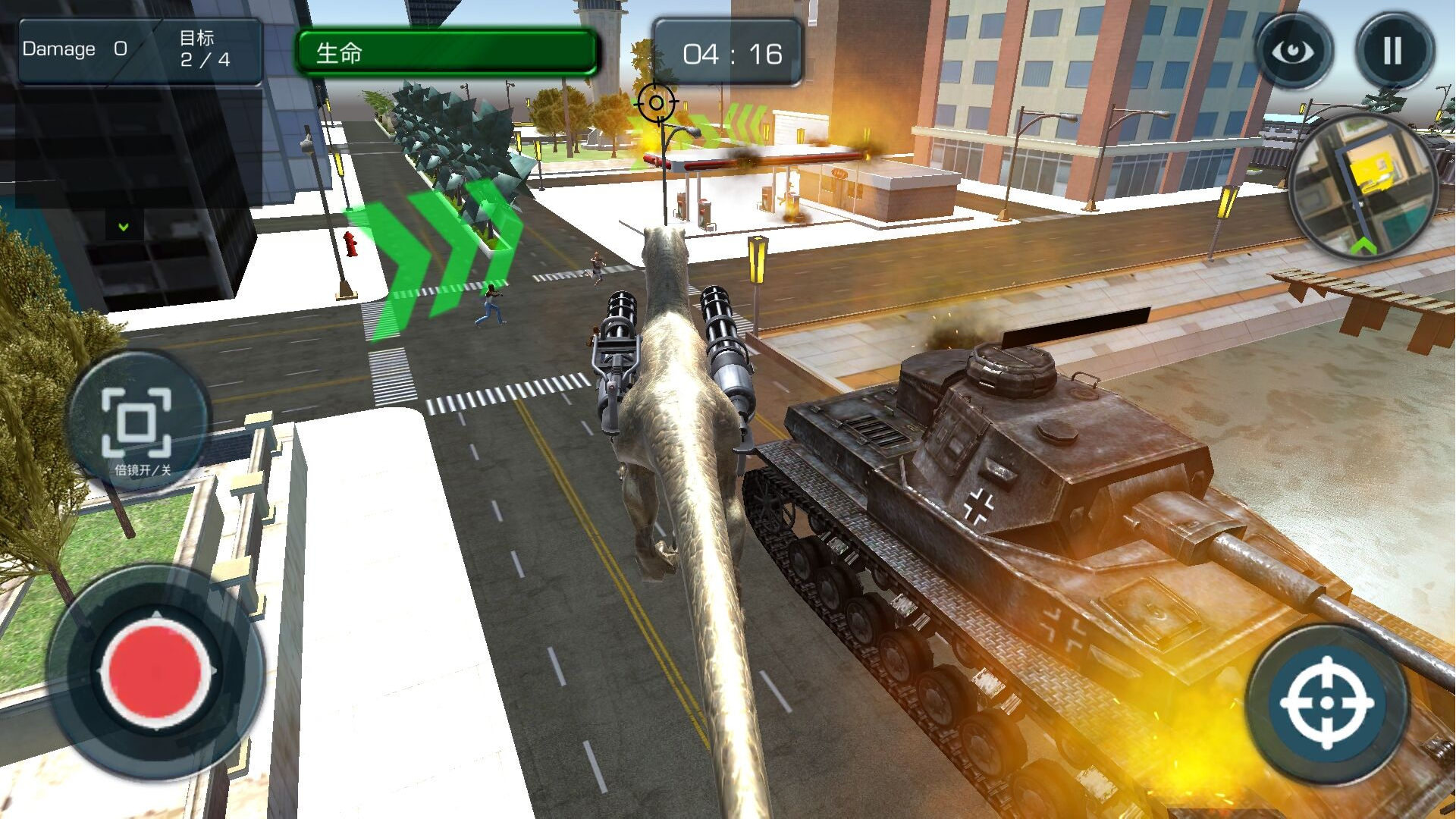
Task: Expand the green chevron below the Damage panel
Action: pos(121,226)
